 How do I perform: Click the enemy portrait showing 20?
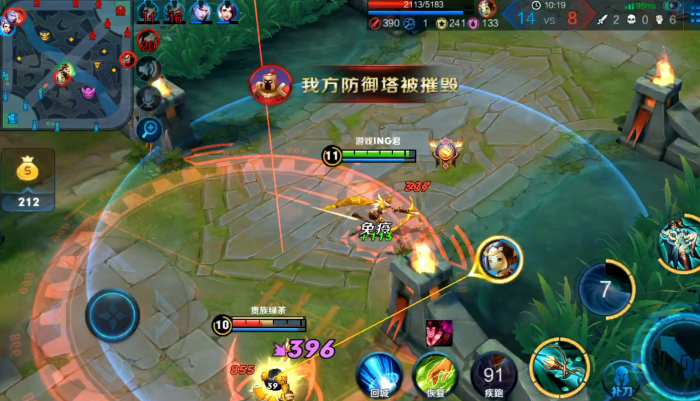[x=149, y=40]
